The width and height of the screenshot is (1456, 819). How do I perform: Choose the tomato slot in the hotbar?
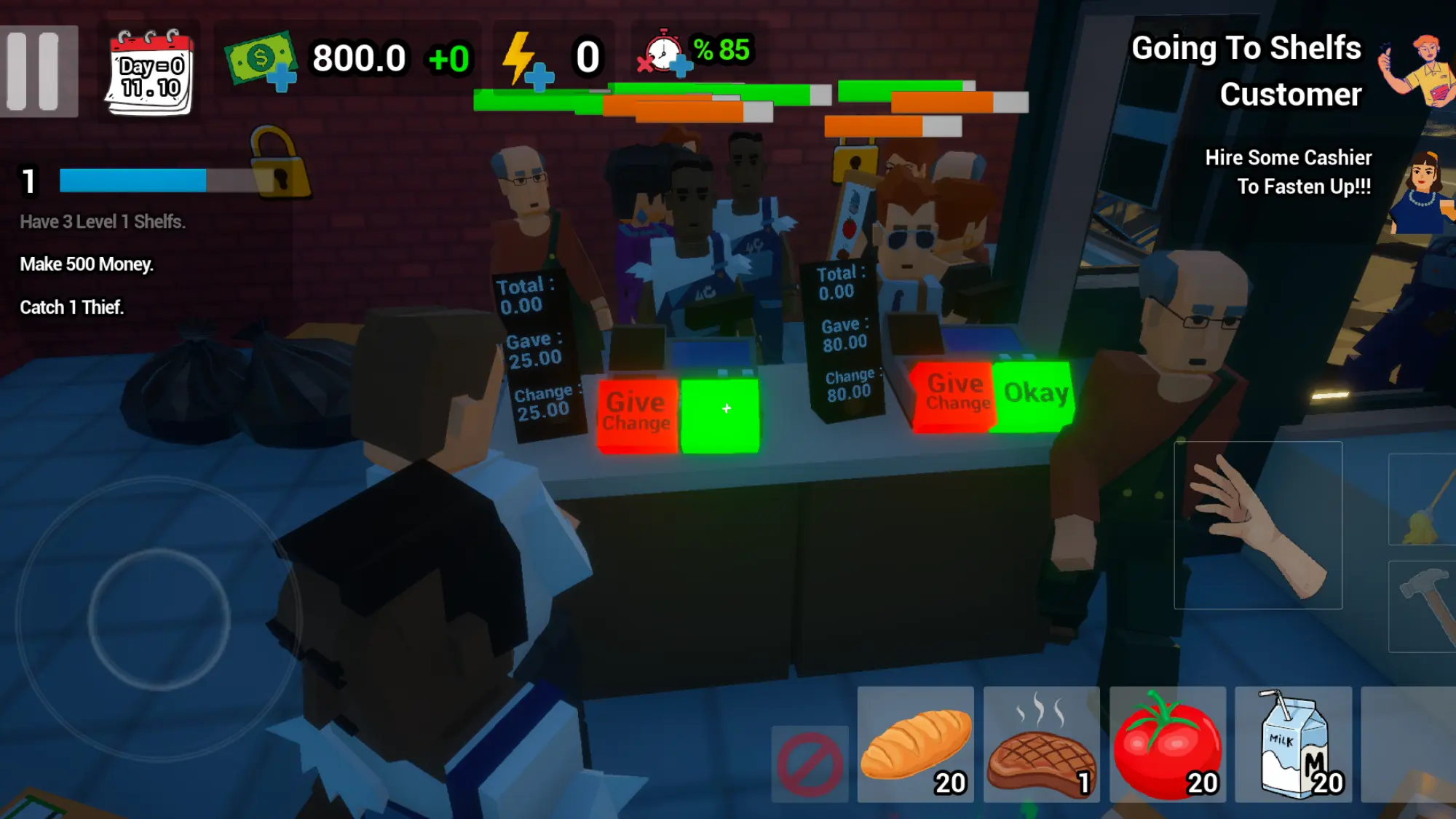point(1167,745)
